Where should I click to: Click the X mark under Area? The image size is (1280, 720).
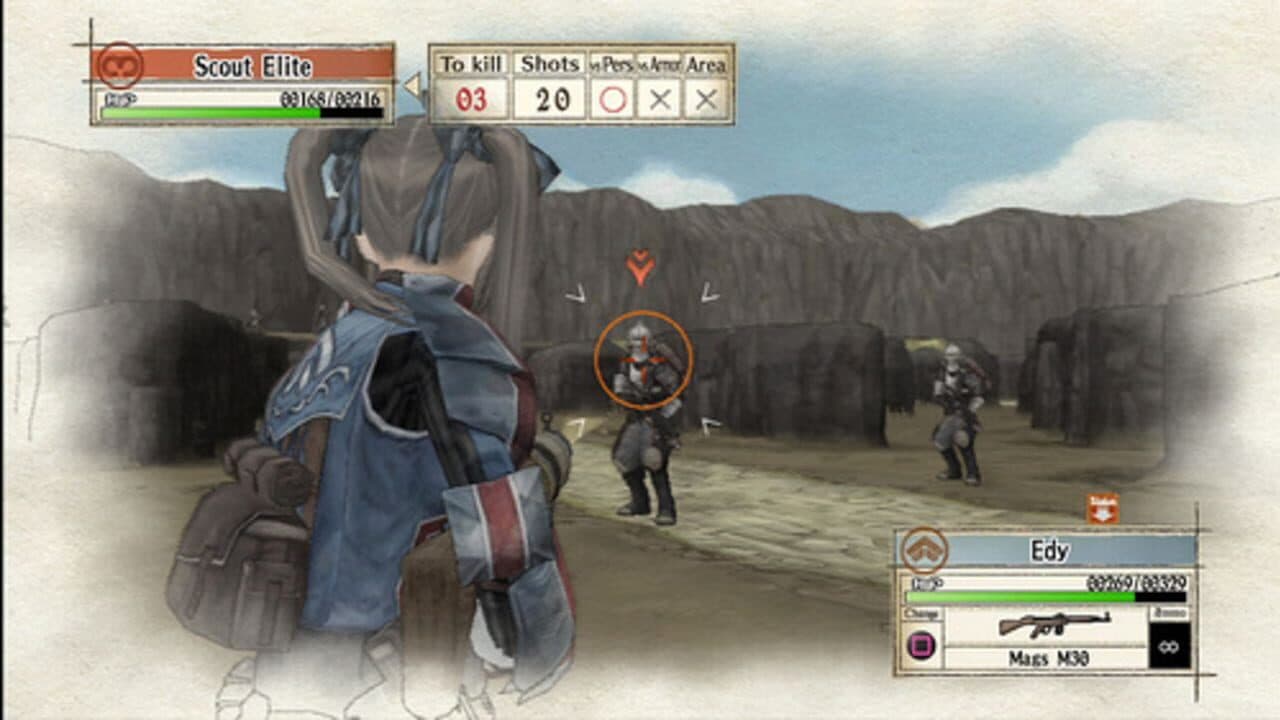point(707,97)
